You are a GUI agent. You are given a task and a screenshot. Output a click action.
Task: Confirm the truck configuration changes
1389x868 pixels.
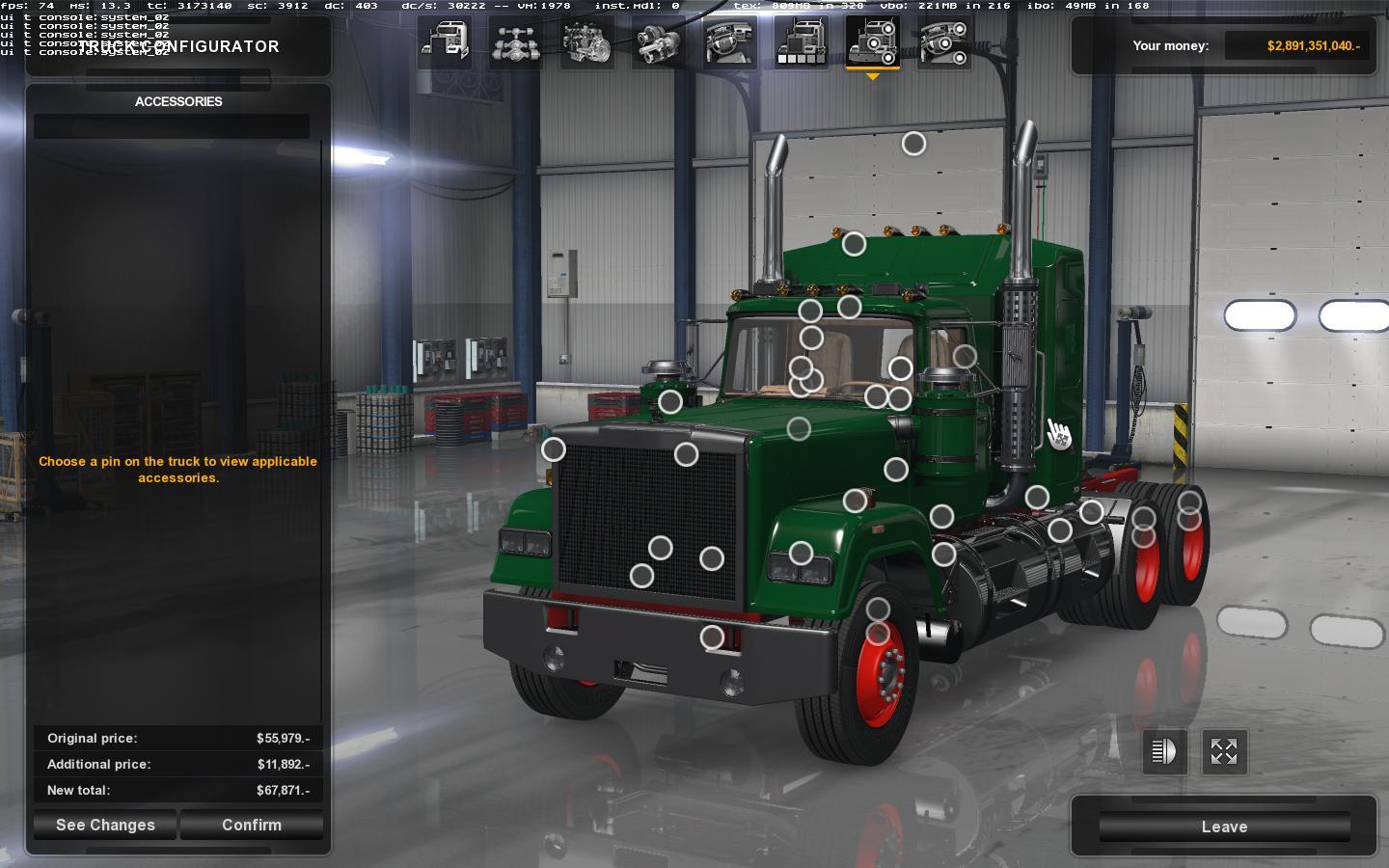tap(252, 825)
